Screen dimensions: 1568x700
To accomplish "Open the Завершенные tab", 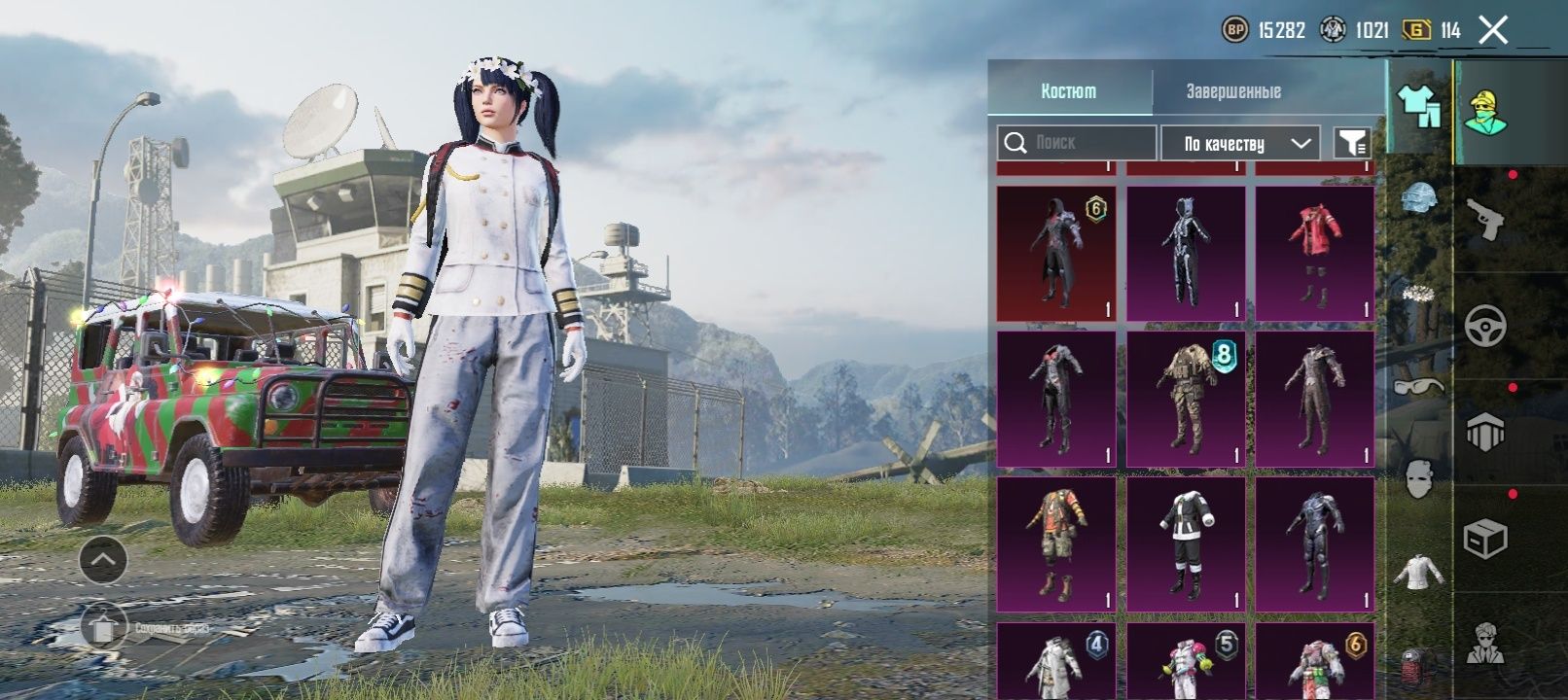I will (x=1233, y=91).
